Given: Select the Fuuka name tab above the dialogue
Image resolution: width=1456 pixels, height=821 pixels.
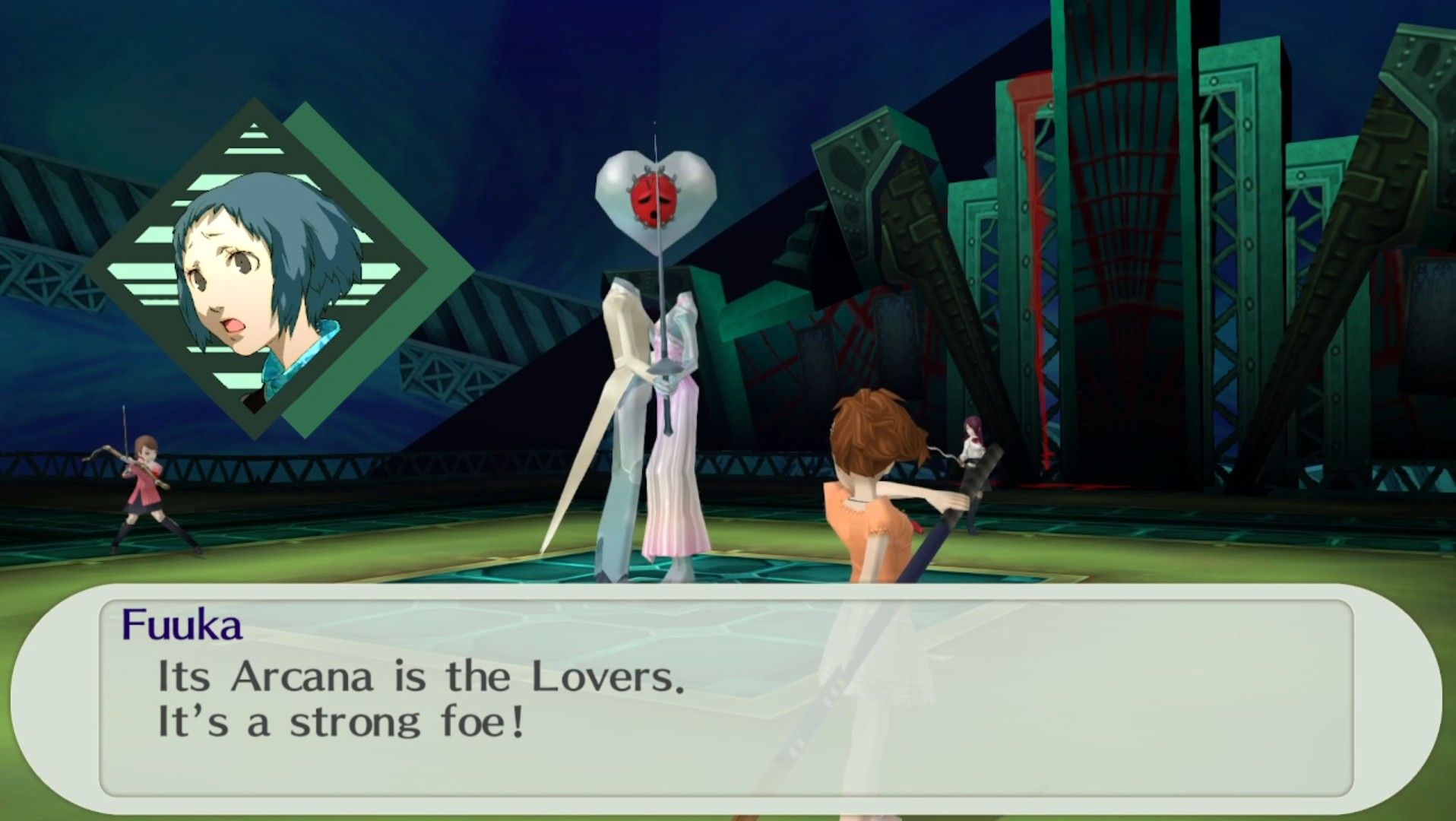Looking at the screenshot, I should [x=184, y=625].
